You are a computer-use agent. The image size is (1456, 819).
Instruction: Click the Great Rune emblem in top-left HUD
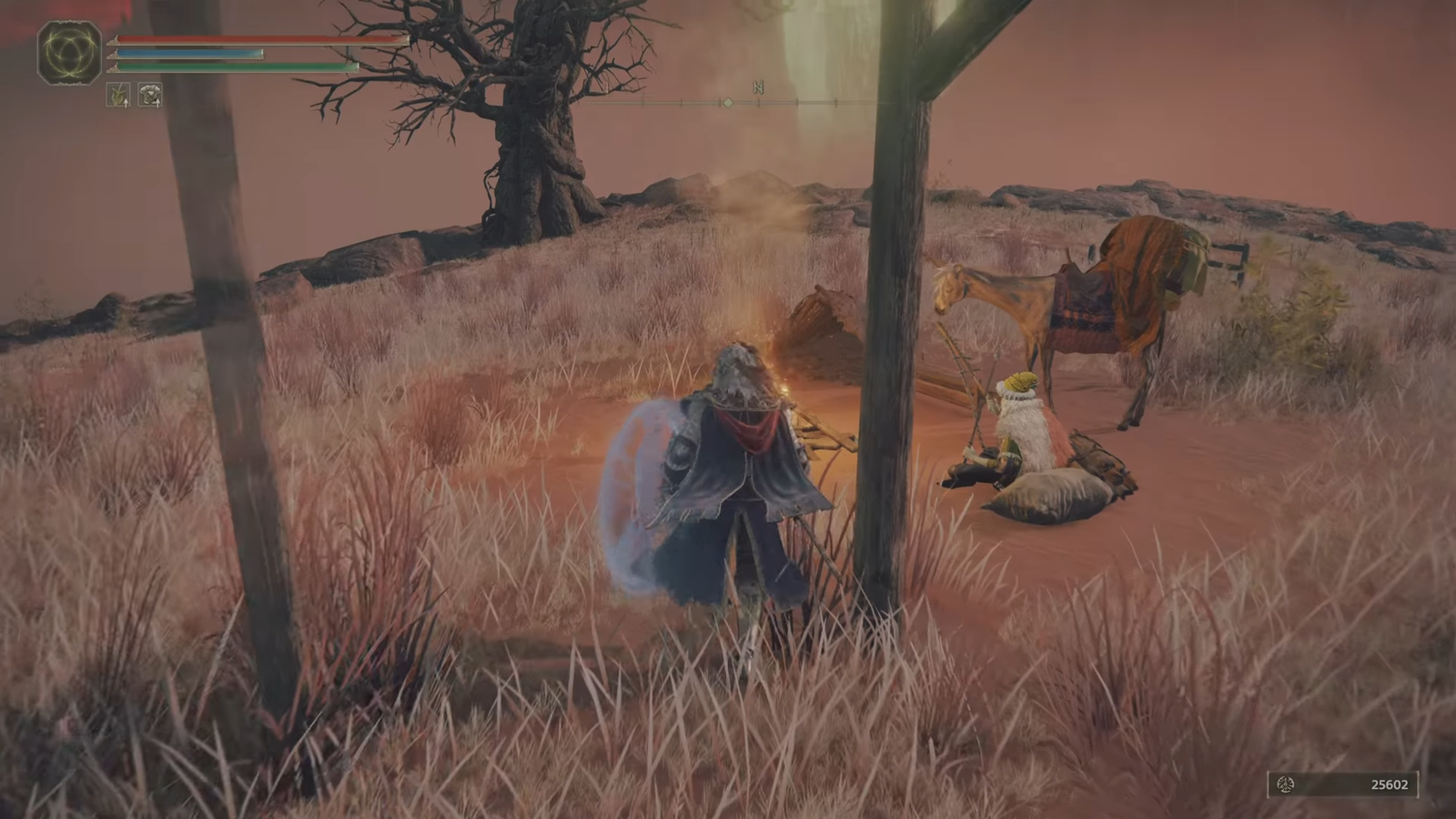[68, 53]
